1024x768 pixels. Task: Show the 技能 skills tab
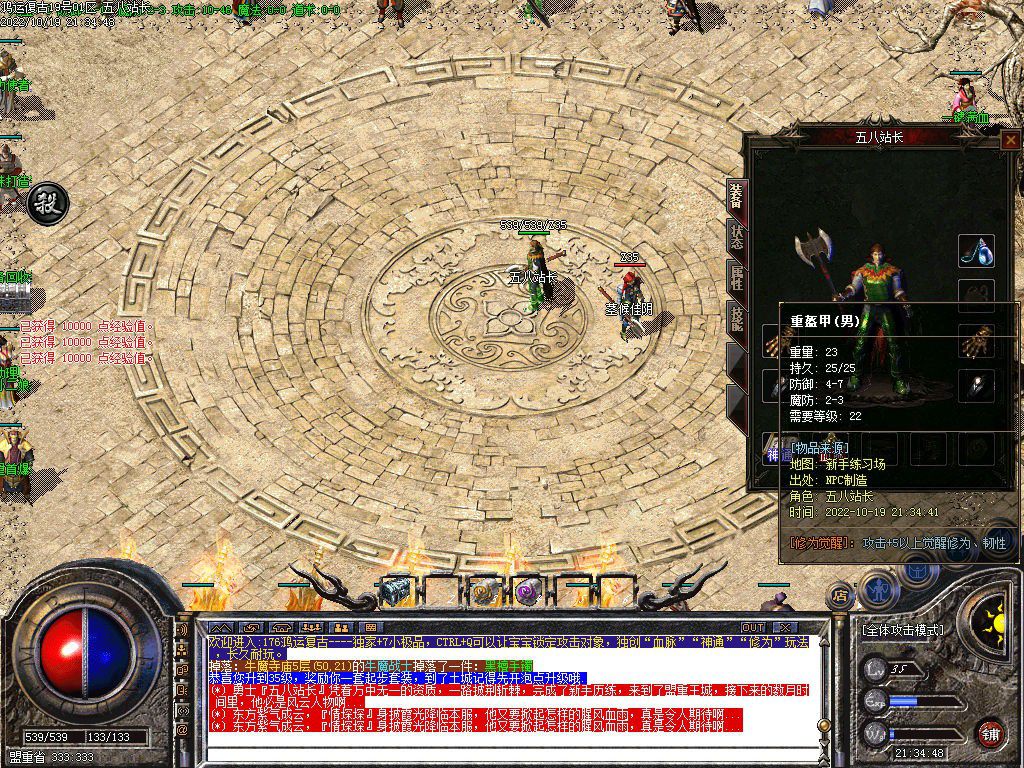click(736, 318)
